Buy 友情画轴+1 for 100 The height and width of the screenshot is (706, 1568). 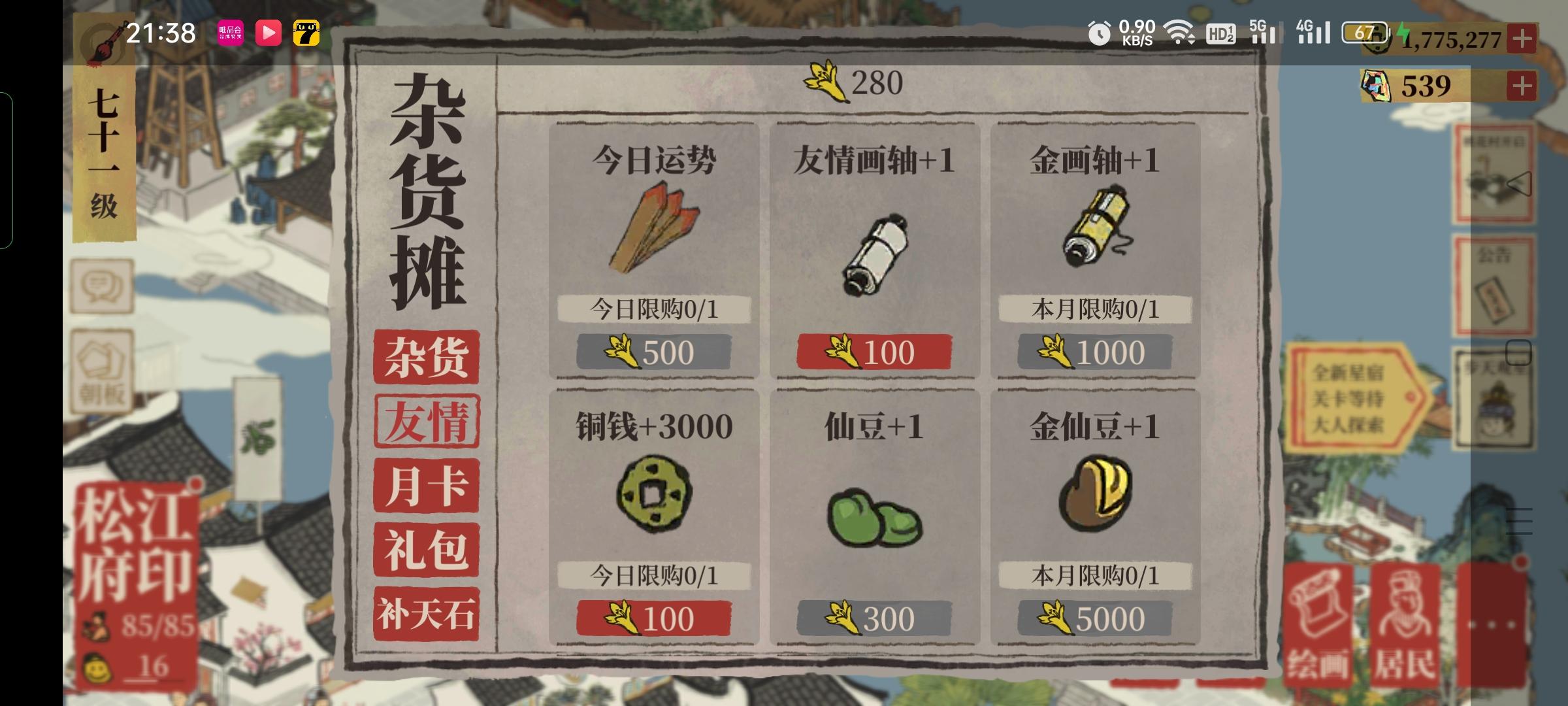point(872,350)
